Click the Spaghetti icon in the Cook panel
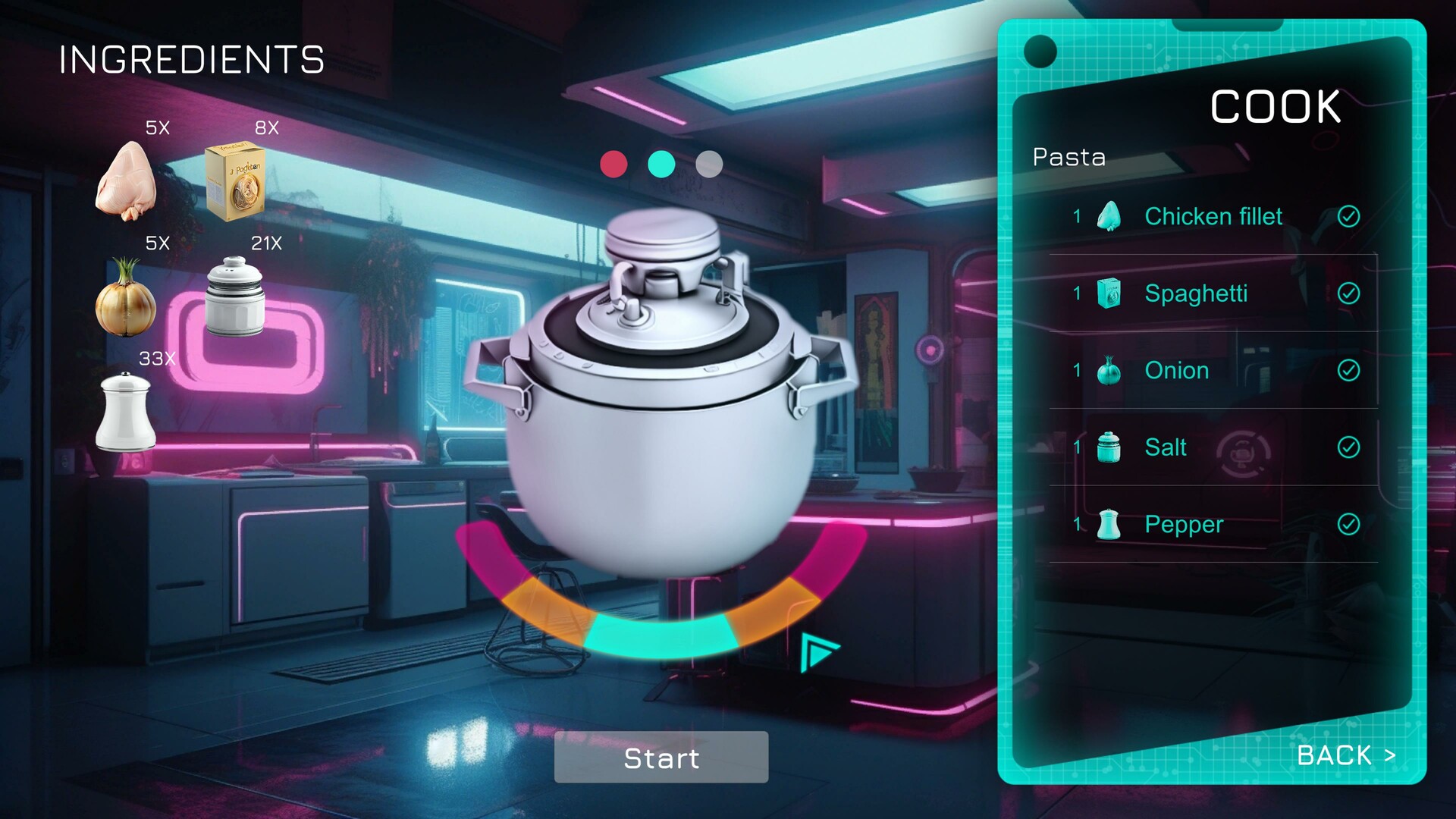This screenshot has height=819, width=1456. [1110, 293]
